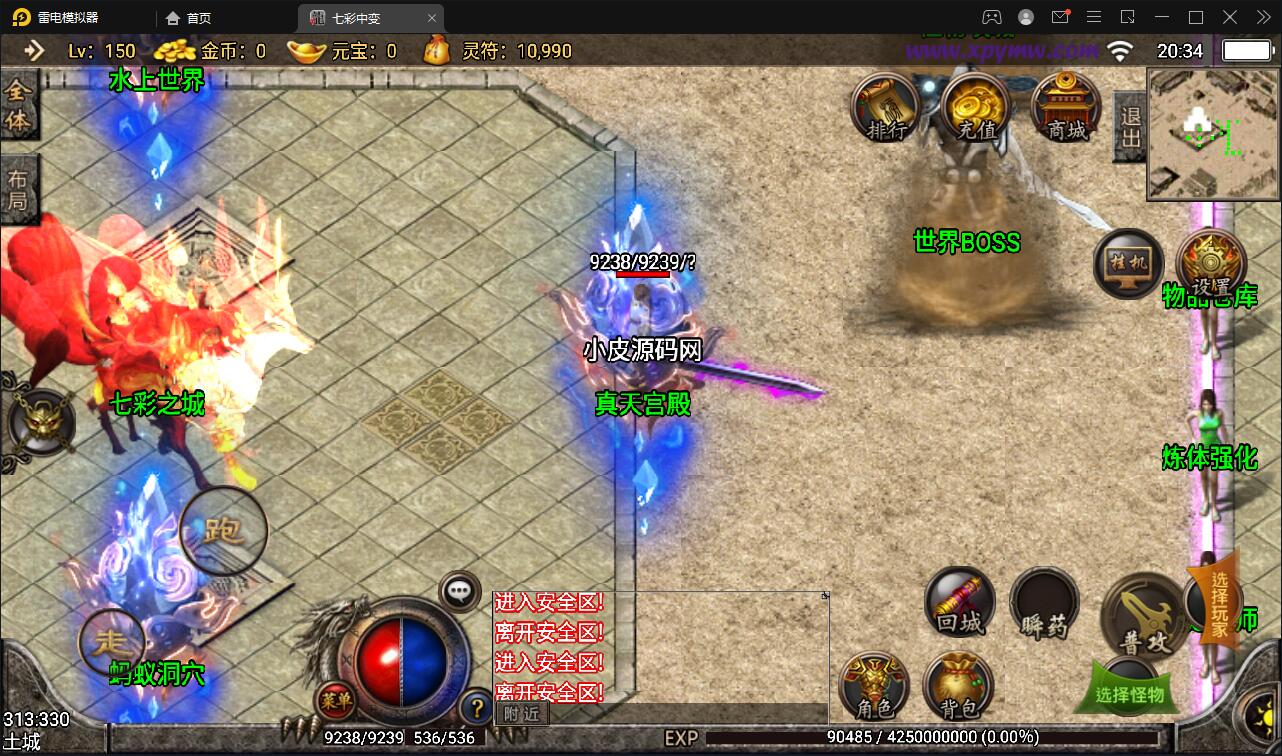Switch movement to 跑 run mode
The image size is (1282, 756).
[223, 531]
